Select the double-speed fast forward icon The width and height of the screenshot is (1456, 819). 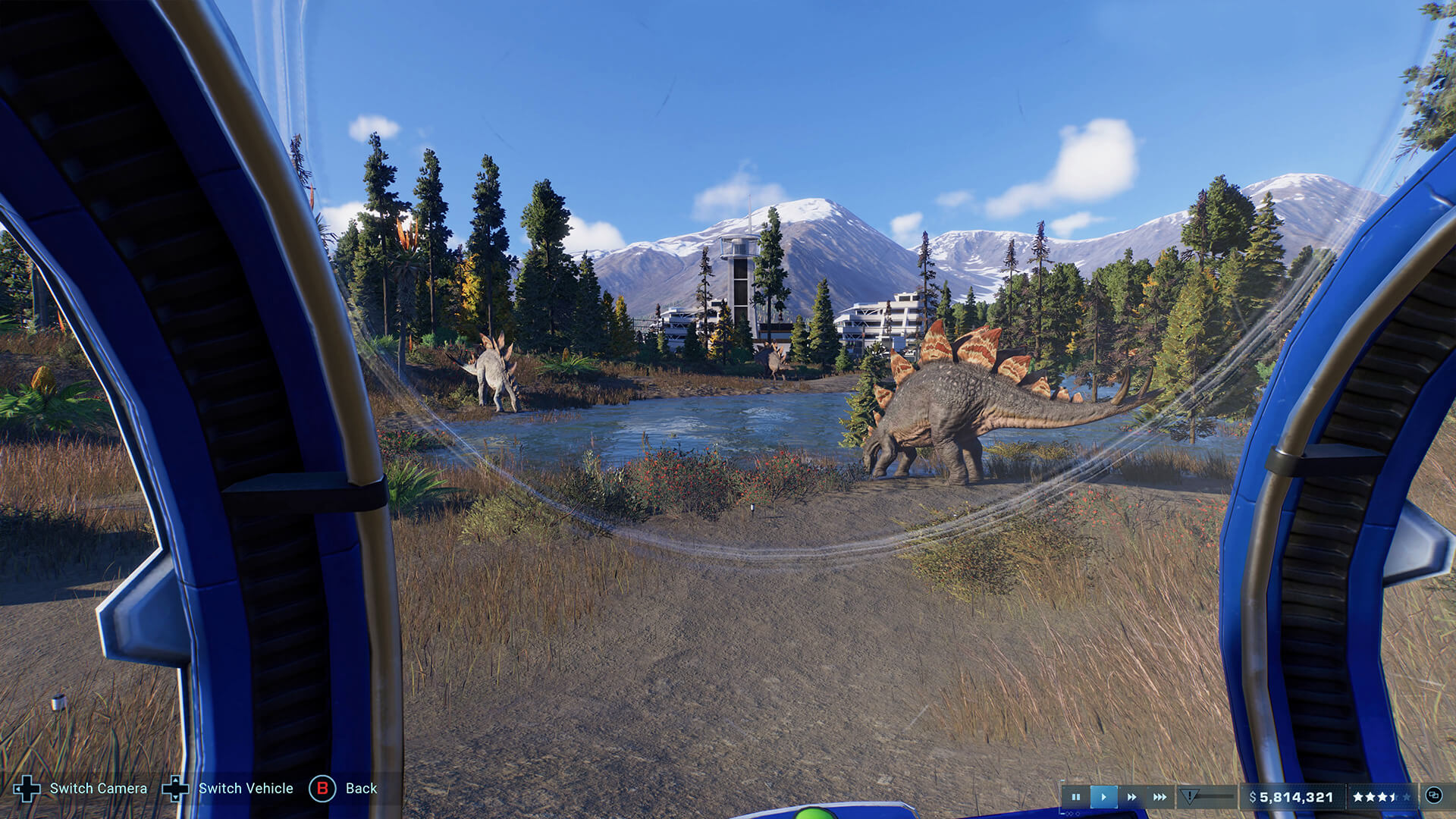tap(1132, 797)
